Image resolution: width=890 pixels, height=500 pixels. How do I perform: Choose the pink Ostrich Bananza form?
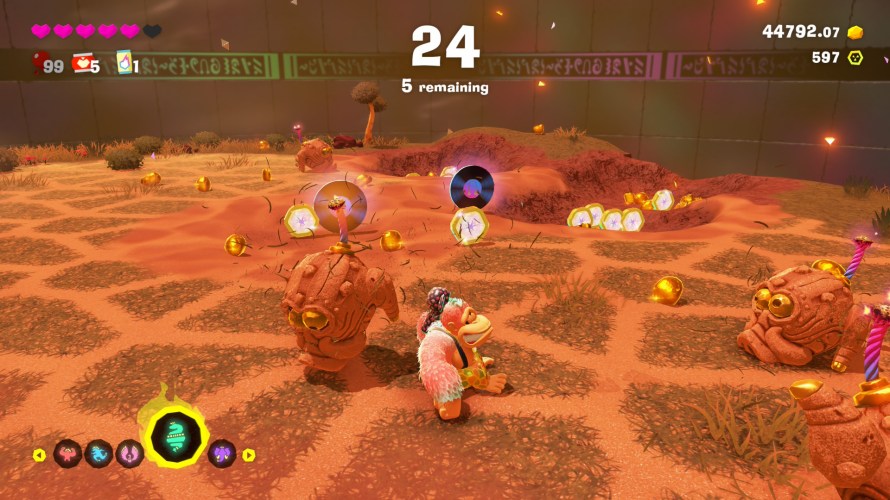coord(130,454)
